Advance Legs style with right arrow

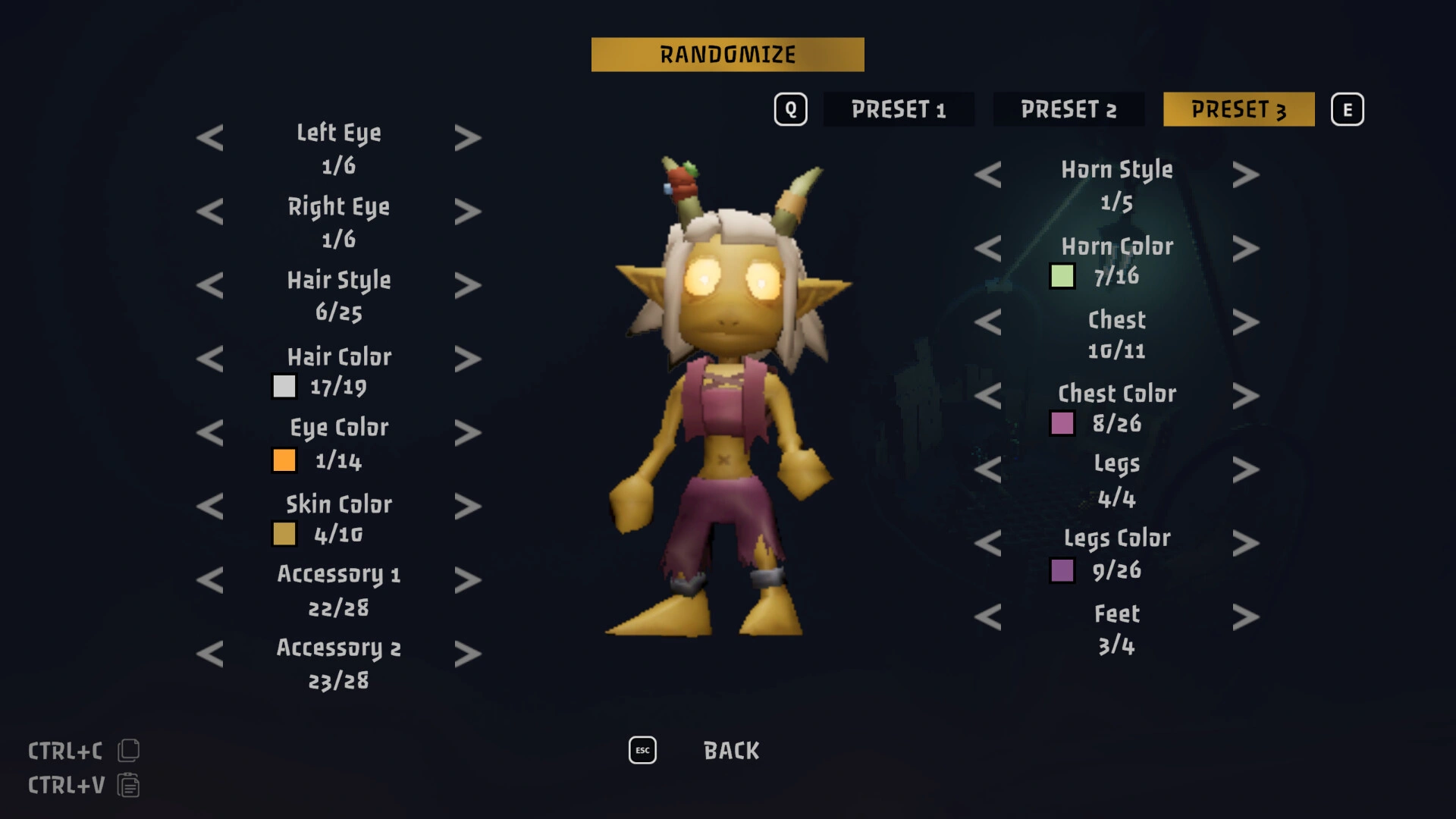(x=1246, y=469)
